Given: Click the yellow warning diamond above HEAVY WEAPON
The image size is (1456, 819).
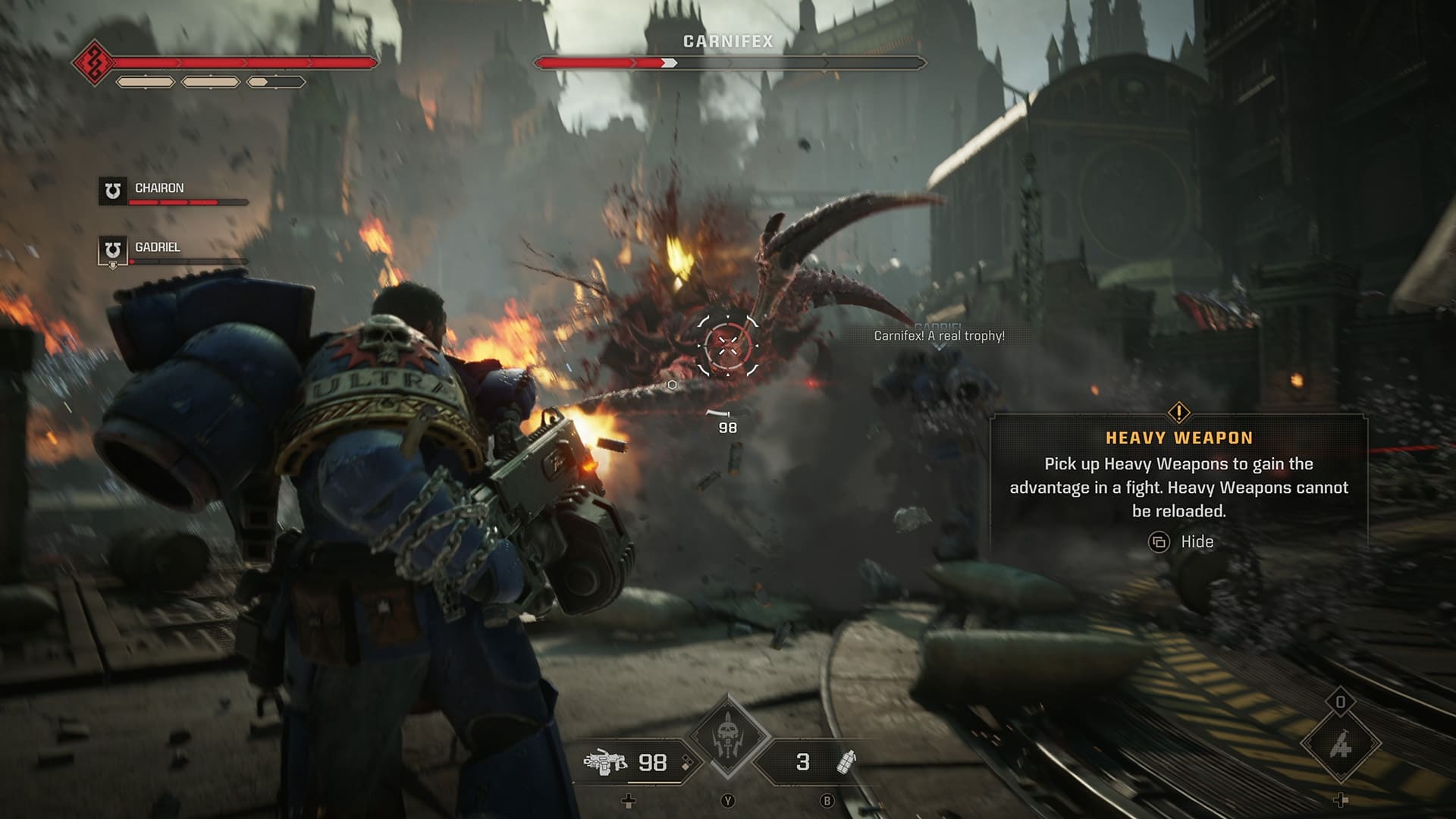Looking at the screenshot, I should click(x=1178, y=413).
